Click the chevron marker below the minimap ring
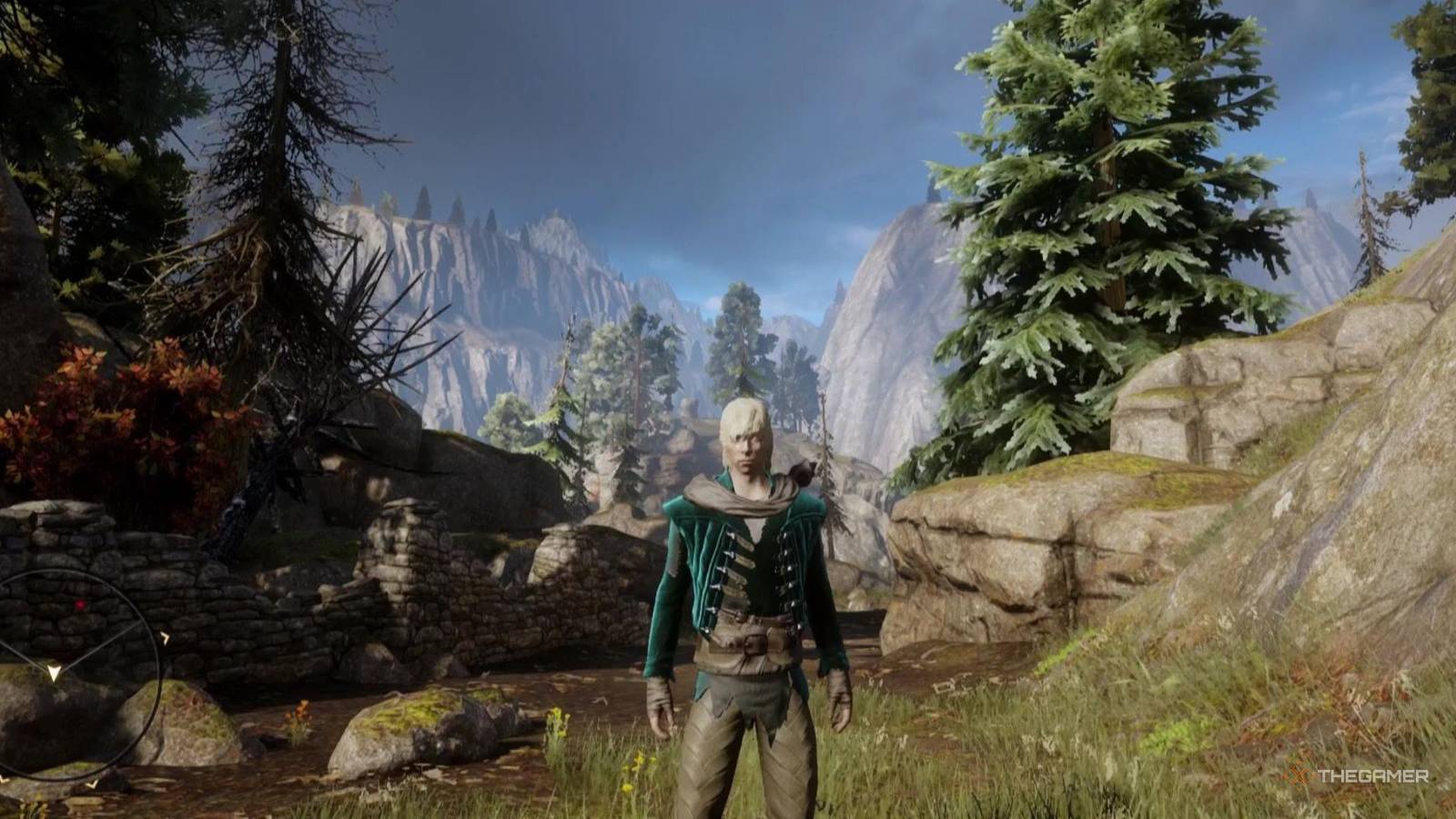The height and width of the screenshot is (819, 1456). [92, 784]
